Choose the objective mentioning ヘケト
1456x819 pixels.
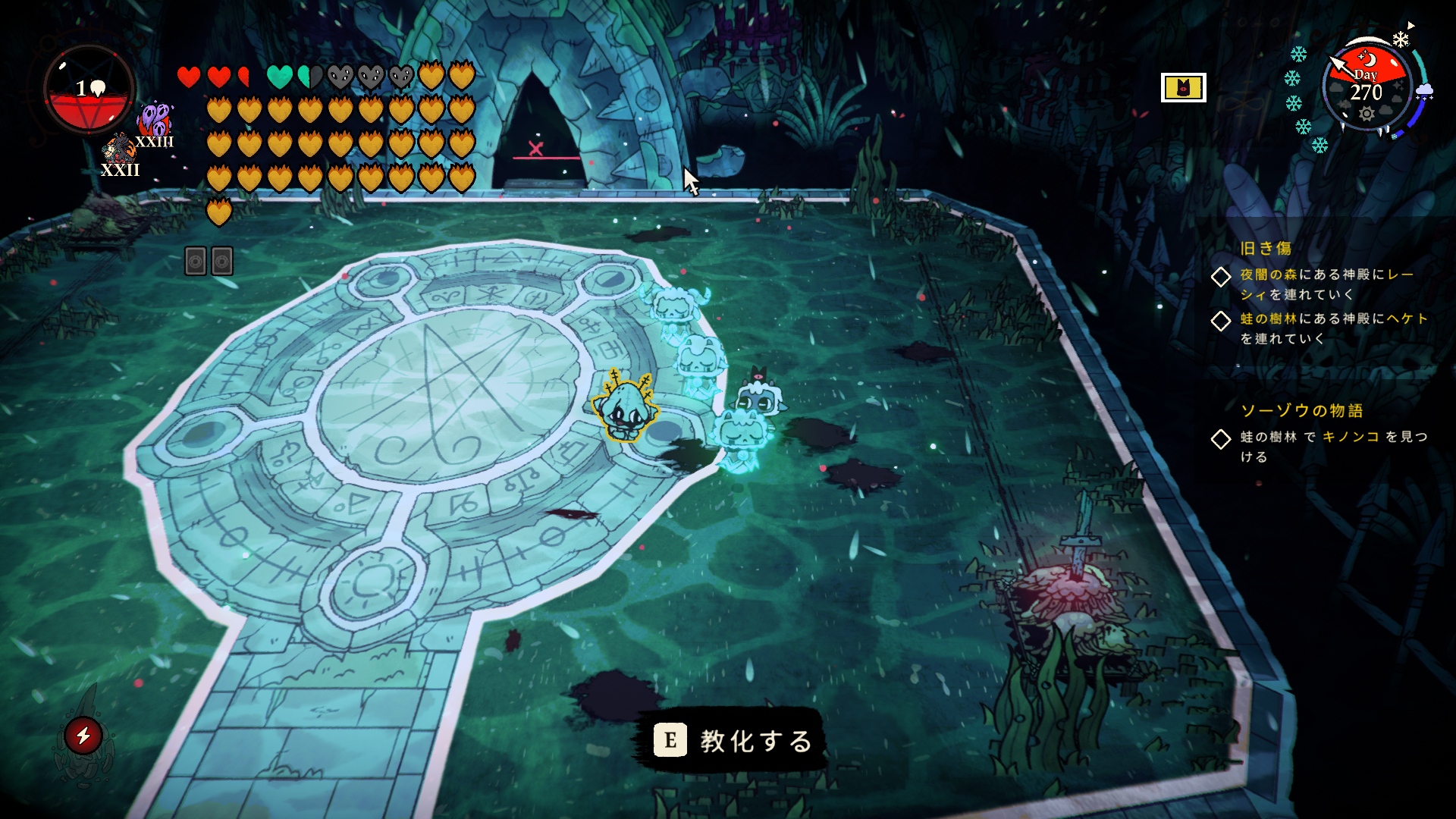click(x=1333, y=328)
